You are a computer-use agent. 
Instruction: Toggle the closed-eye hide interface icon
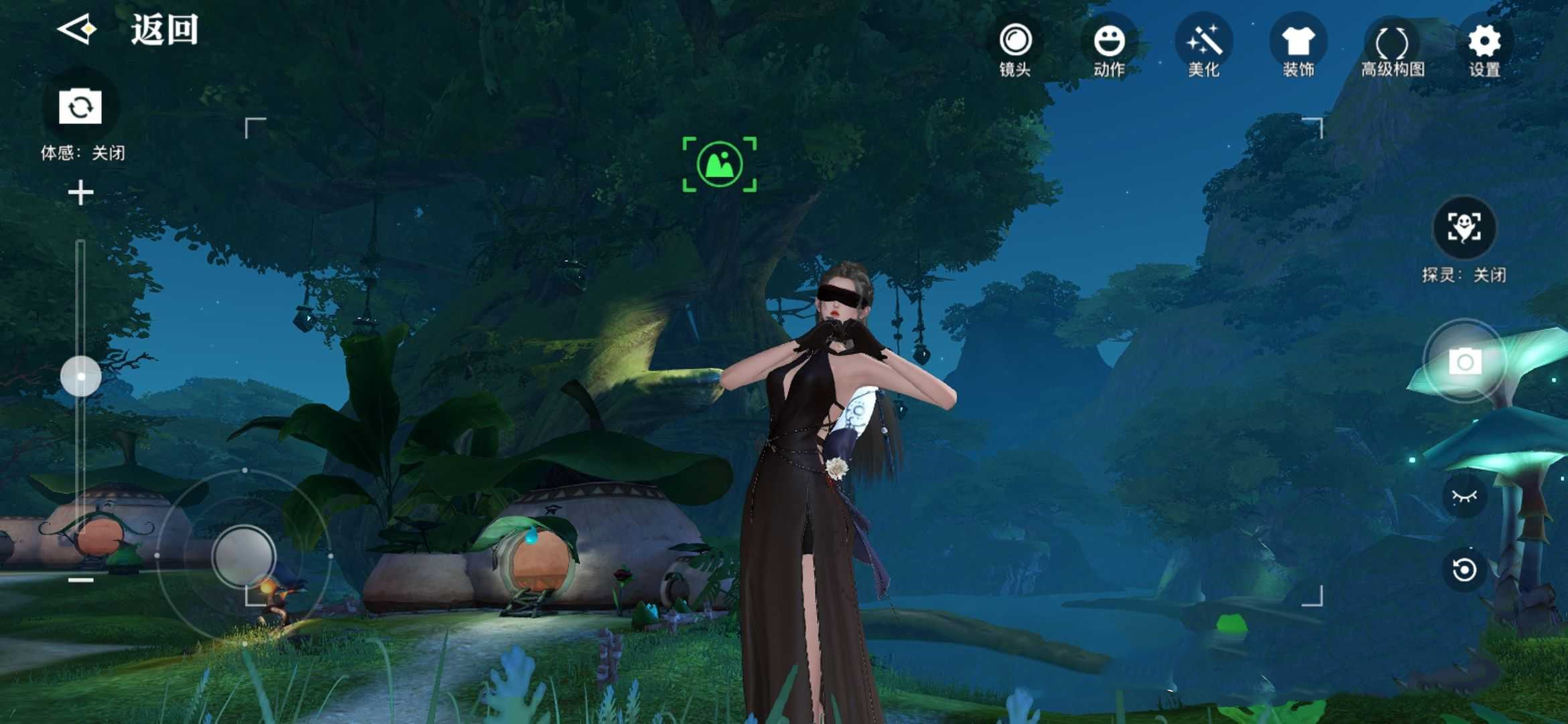pyautogui.click(x=1464, y=496)
